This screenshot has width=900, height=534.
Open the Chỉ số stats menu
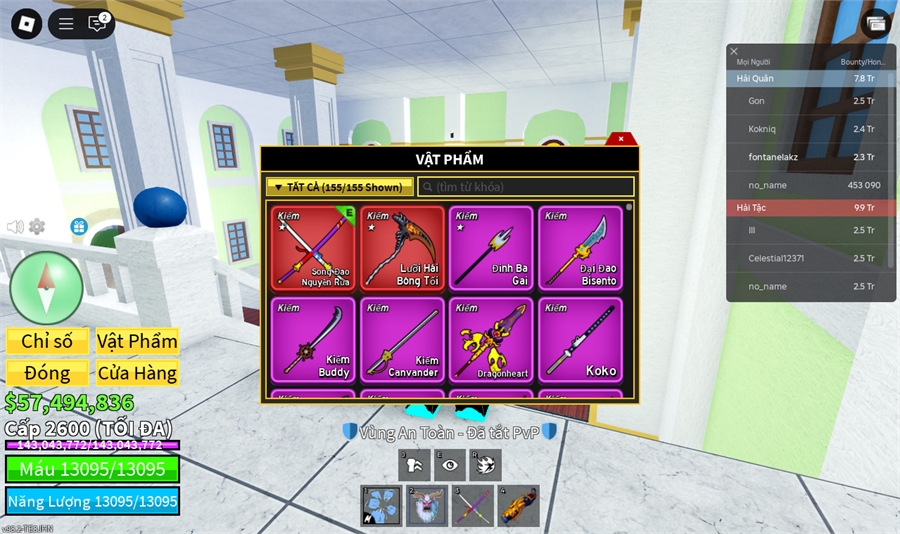point(47,341)
